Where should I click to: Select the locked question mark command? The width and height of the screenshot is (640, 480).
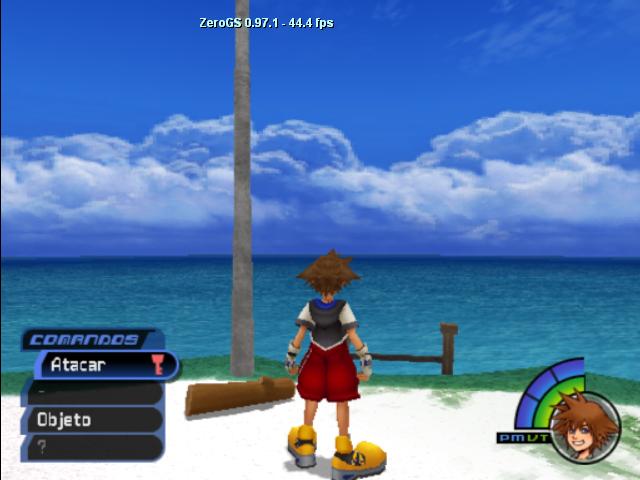tap(93, 447)
